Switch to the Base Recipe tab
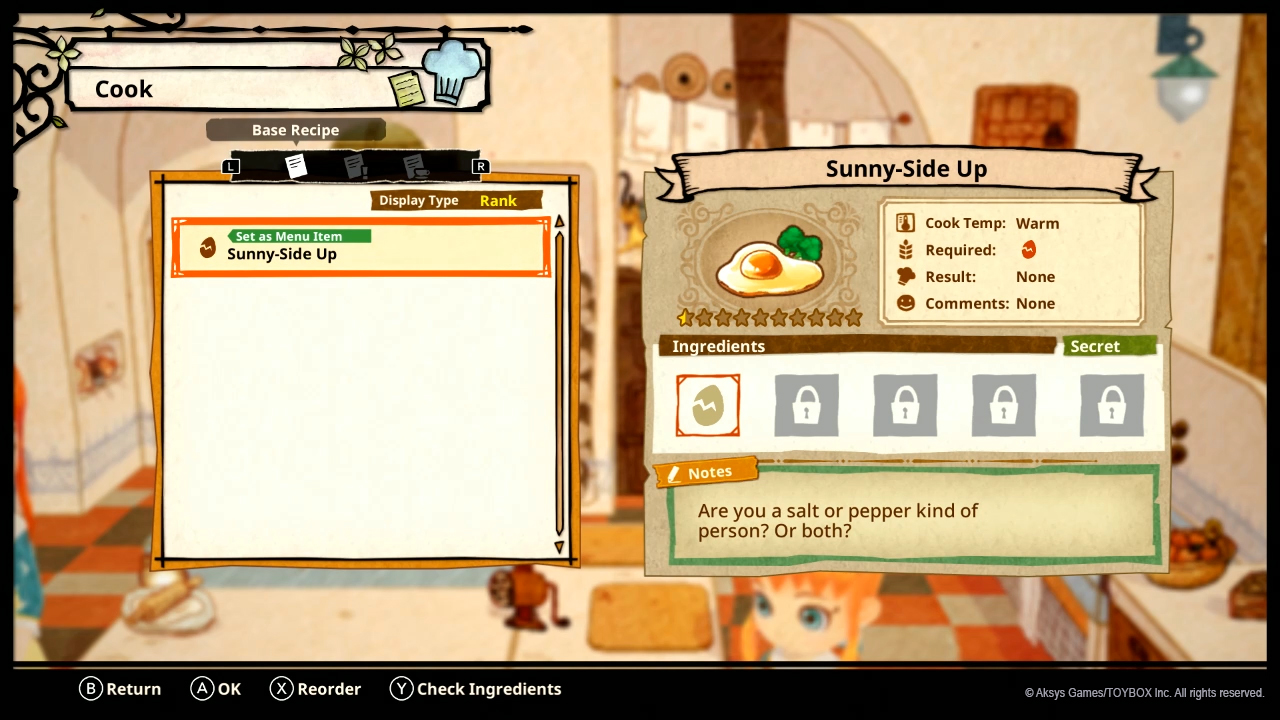Image resolution: width=1280 pixels, height=720 pixels. (x=296, y=129)
